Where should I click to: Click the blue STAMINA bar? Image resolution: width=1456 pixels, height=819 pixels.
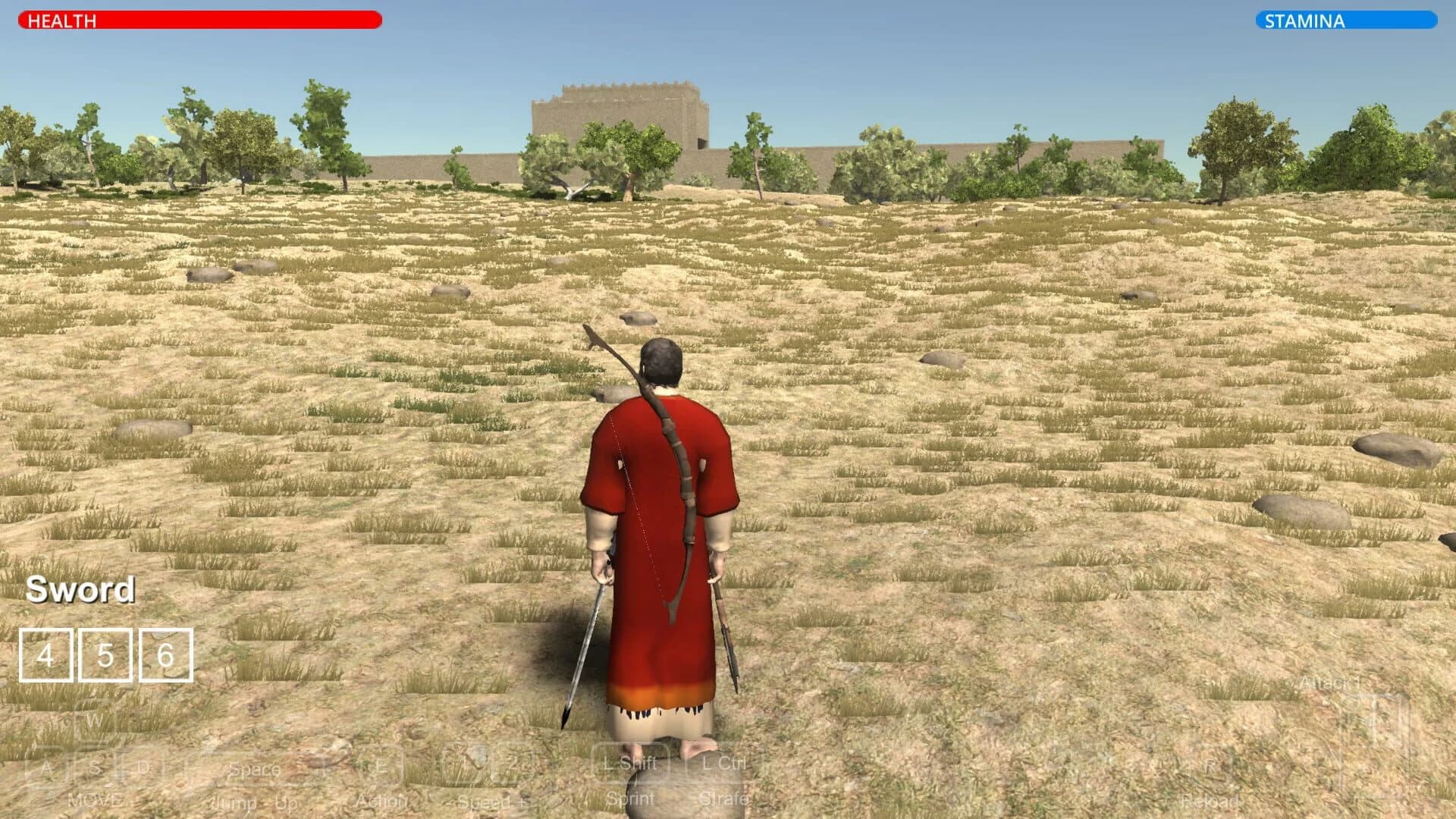pyautogui.click(x=1346, y=21)
